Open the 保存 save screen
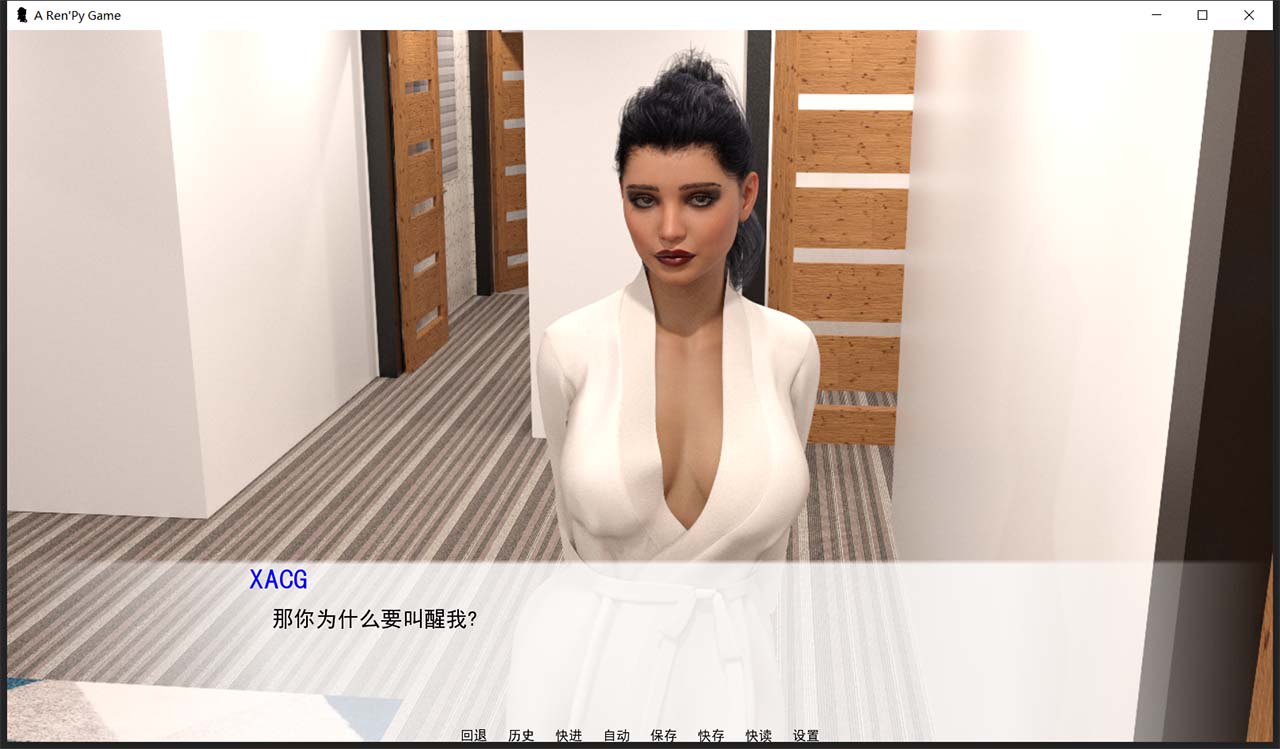The width and height of the screenshot is (1280, 749). tap(664, 735)
